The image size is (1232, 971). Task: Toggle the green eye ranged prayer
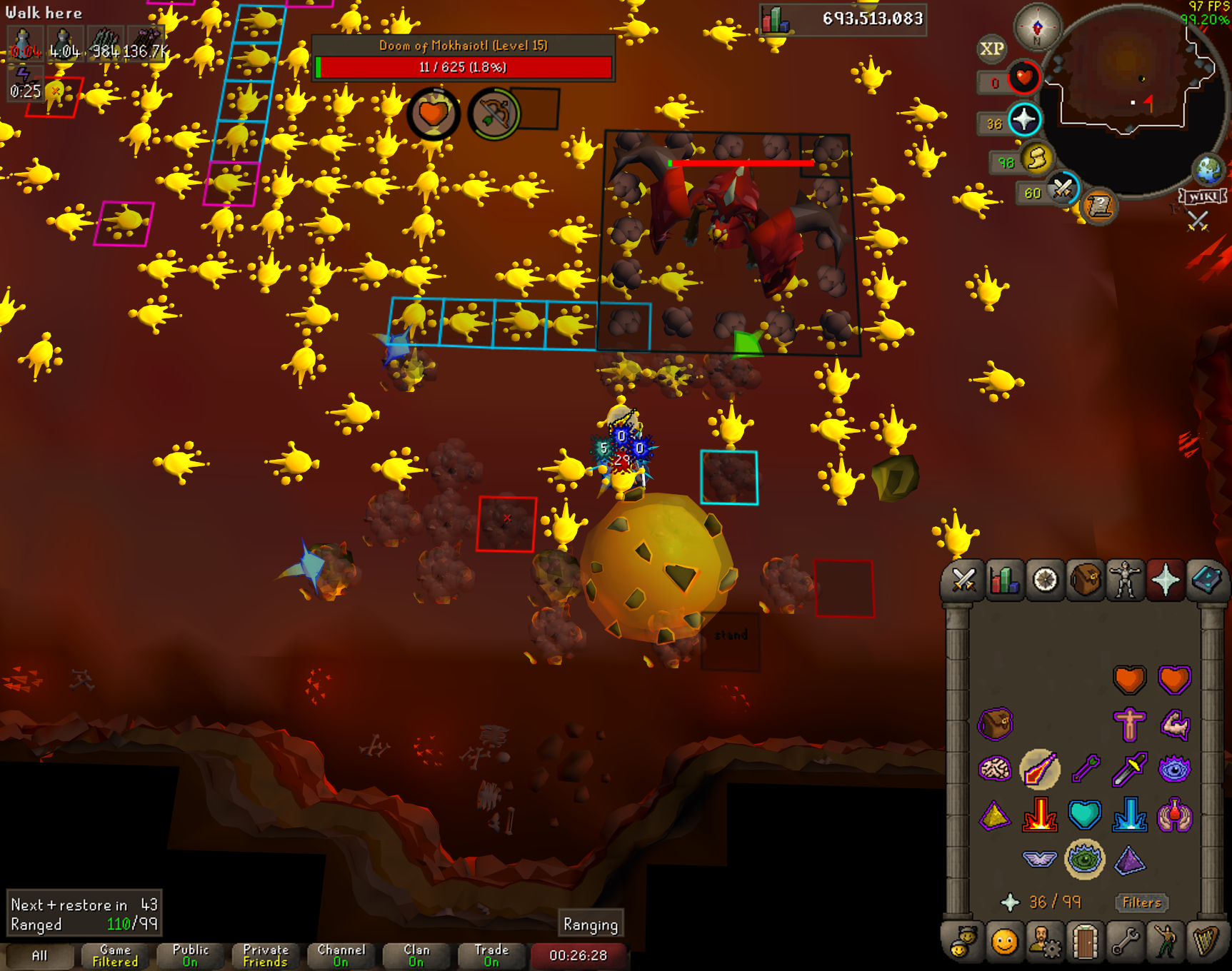coord(1084,859)
